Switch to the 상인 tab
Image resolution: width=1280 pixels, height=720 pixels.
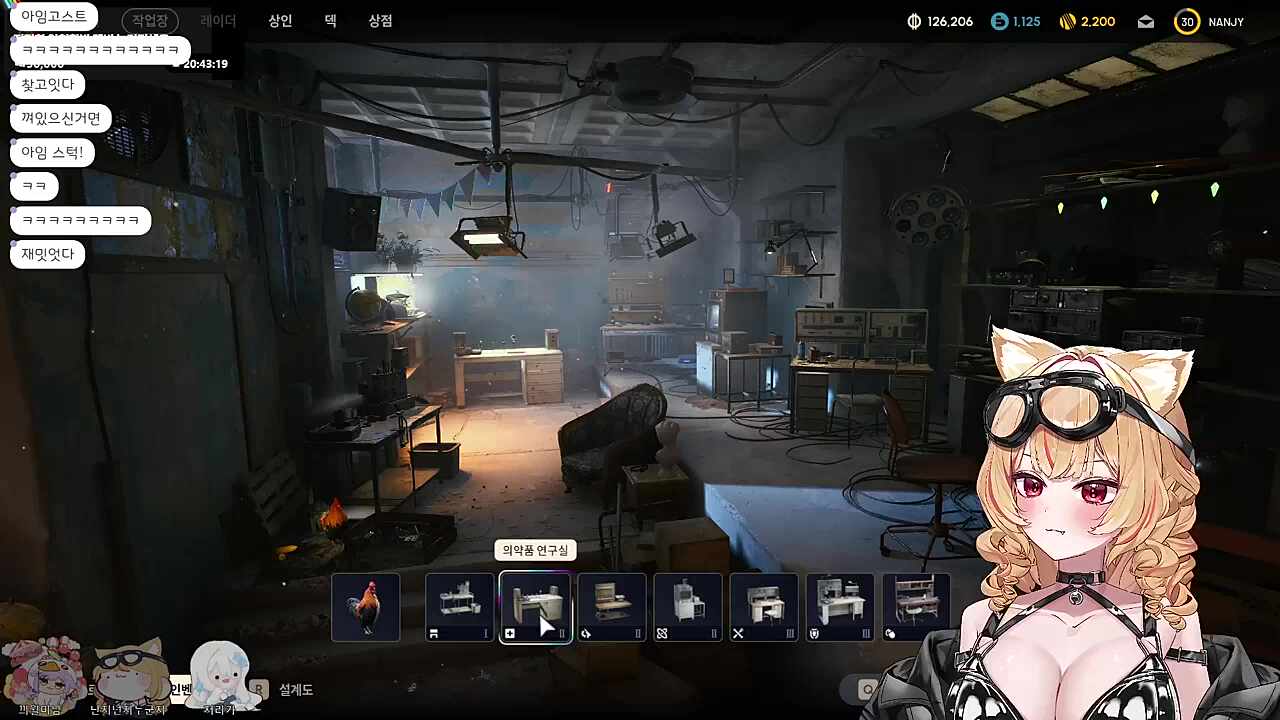(x=280, y=21)
